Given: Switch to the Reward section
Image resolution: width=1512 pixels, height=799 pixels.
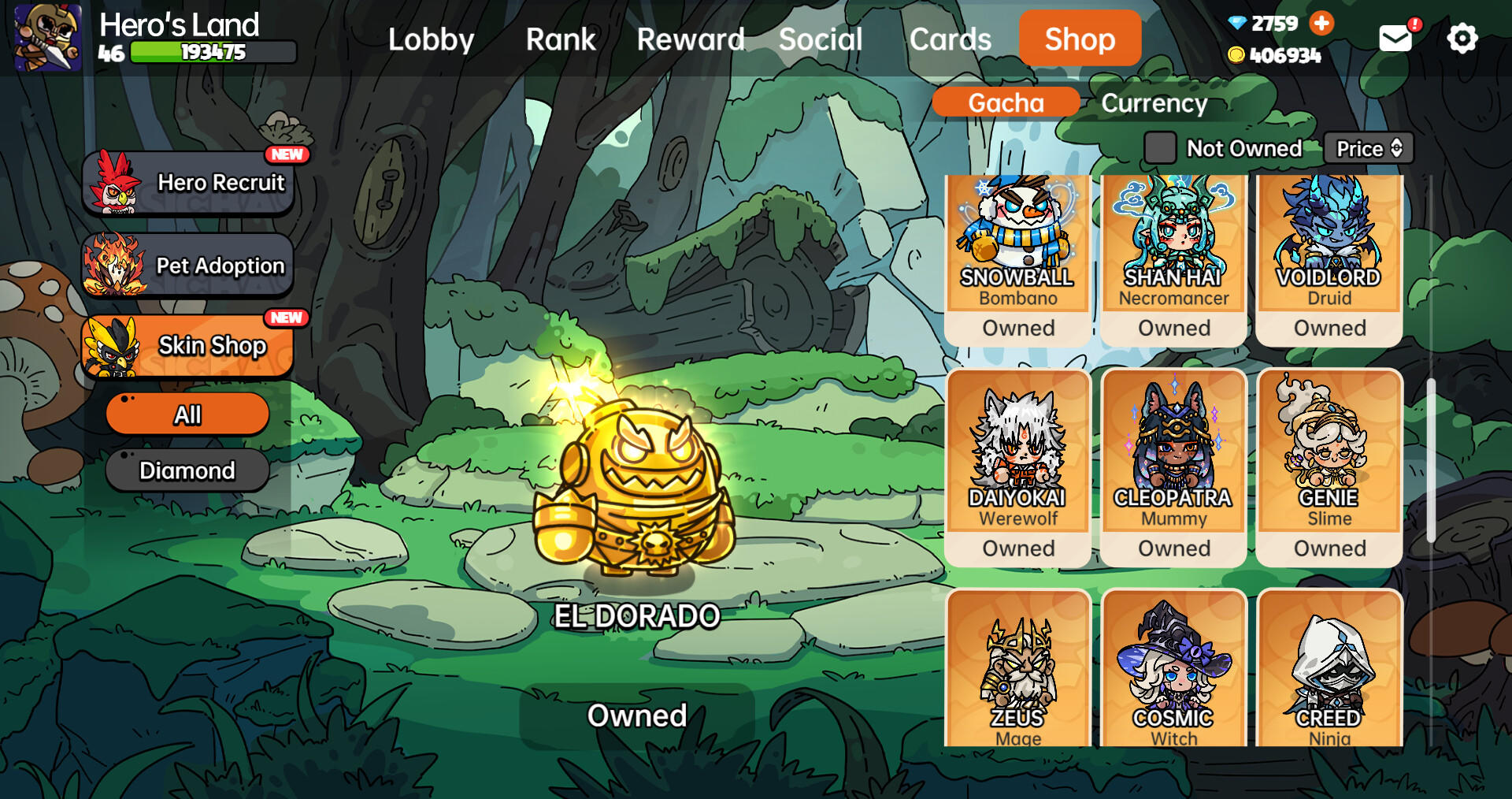Looking at the screenshot, I should [x=691, y=39].
